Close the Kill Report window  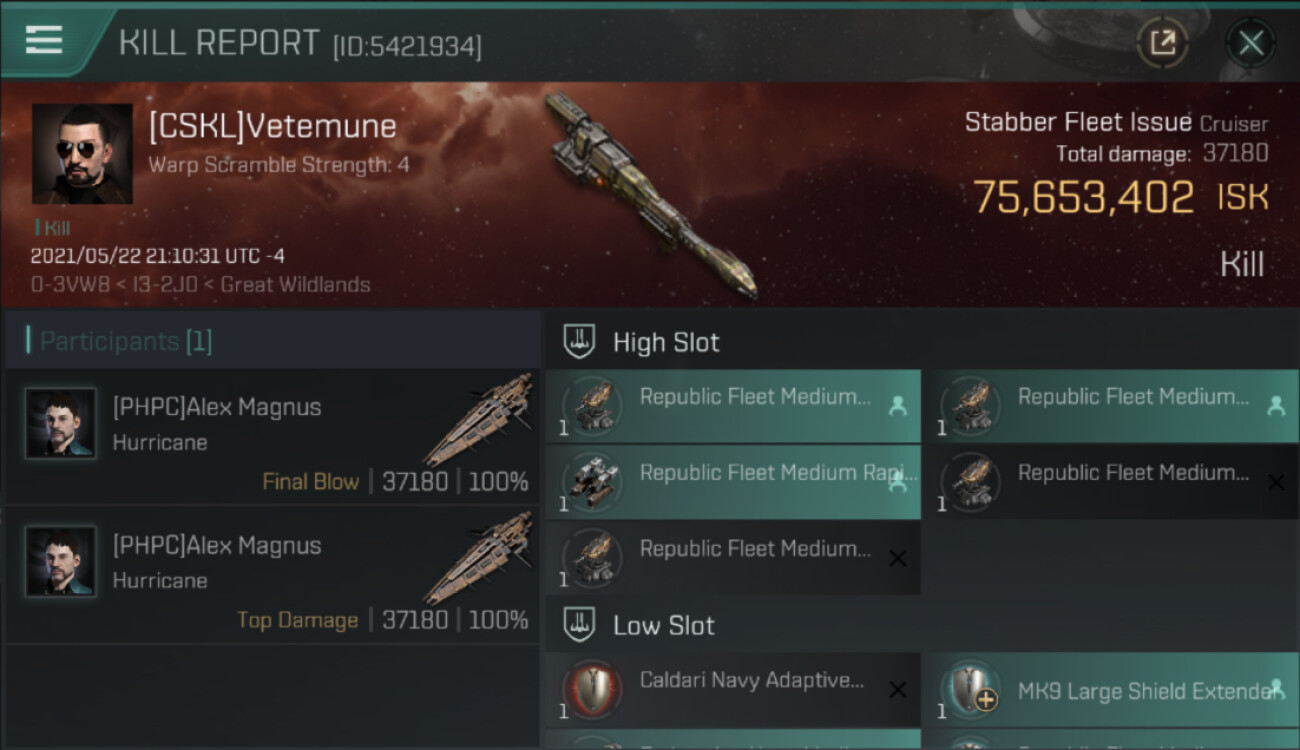(x=1250, y=43)
